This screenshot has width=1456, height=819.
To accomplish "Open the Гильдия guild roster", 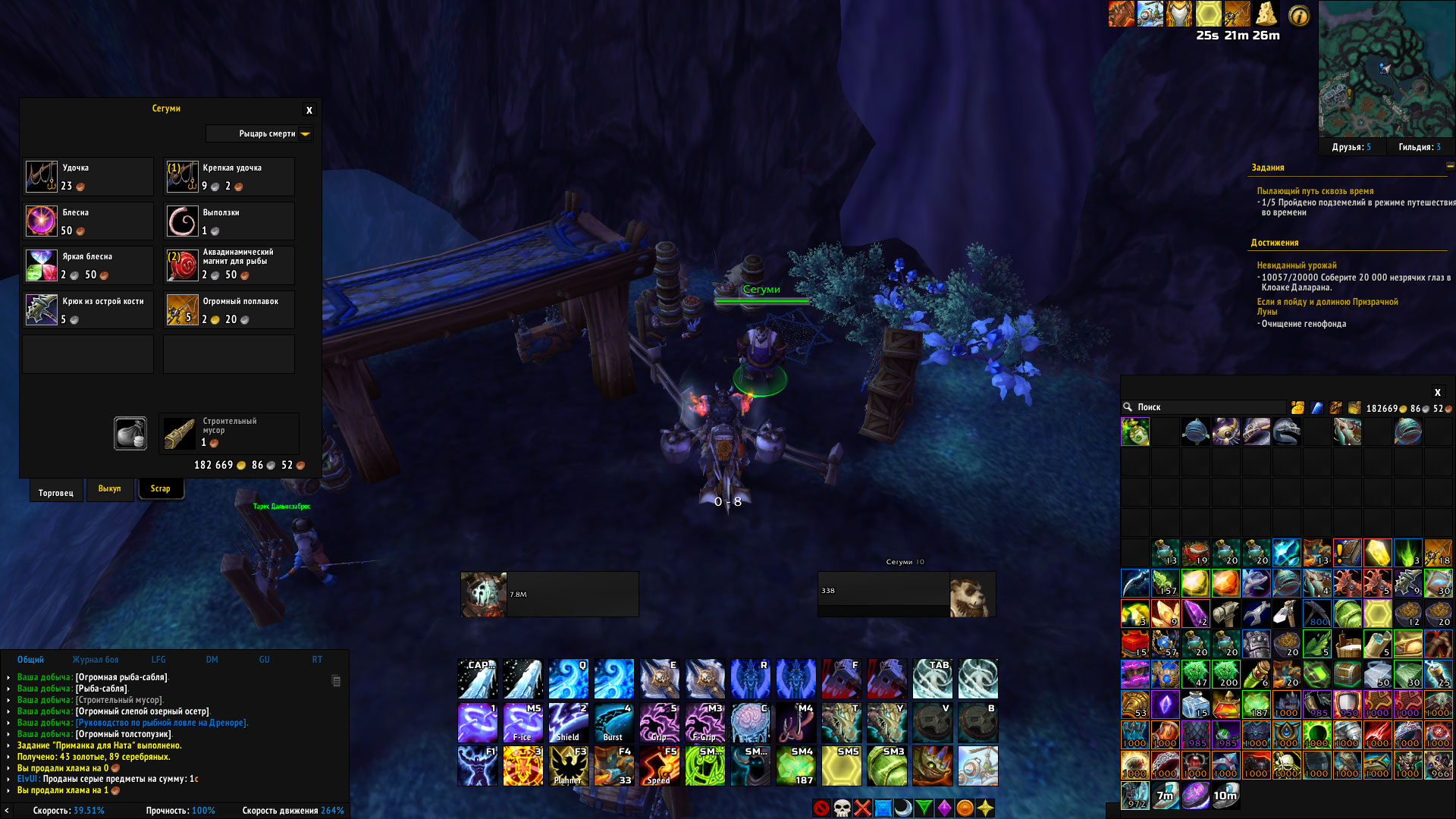I will click(1419, 147).
